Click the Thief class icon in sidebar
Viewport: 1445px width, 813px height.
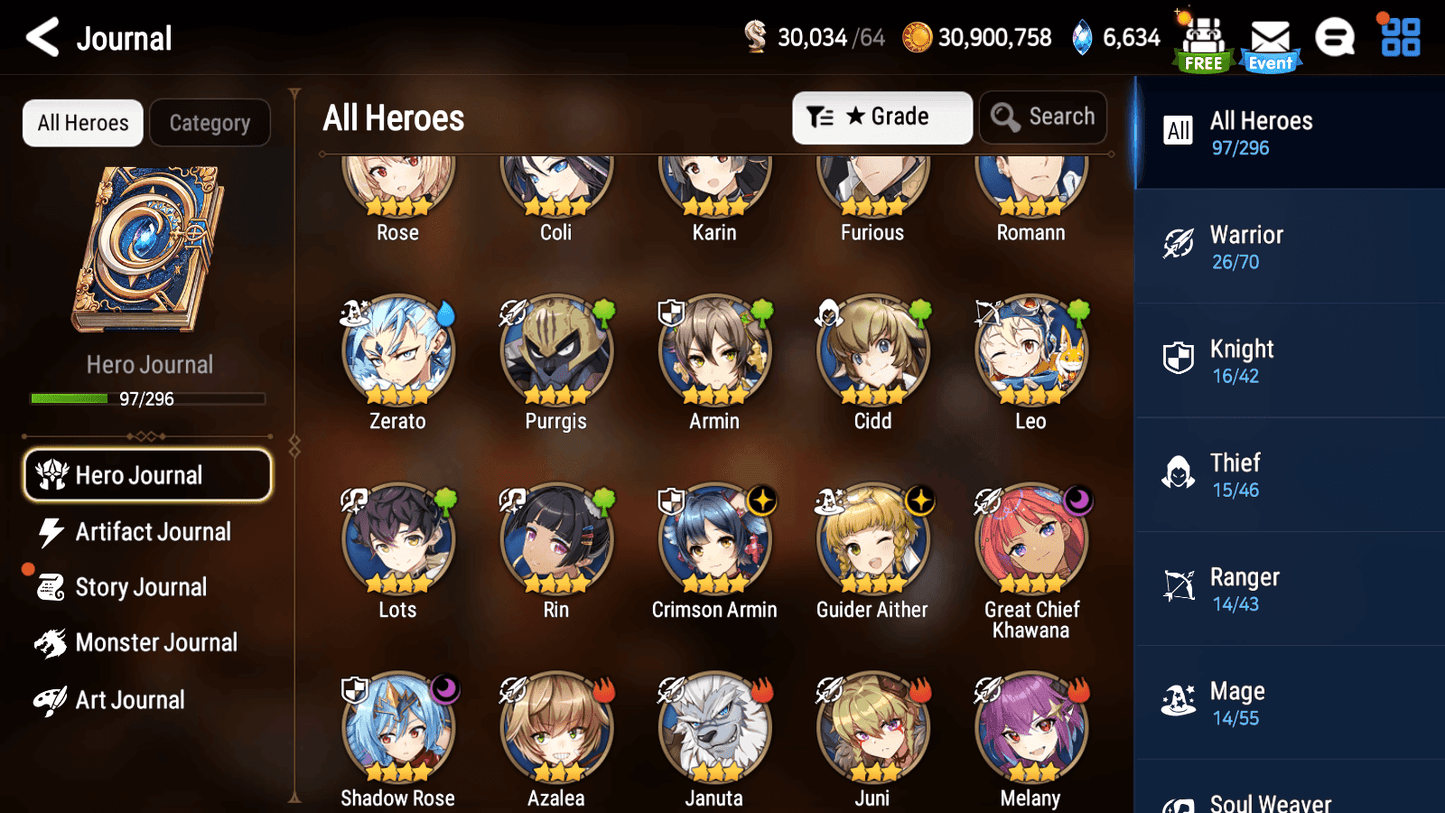(1179, 474)
